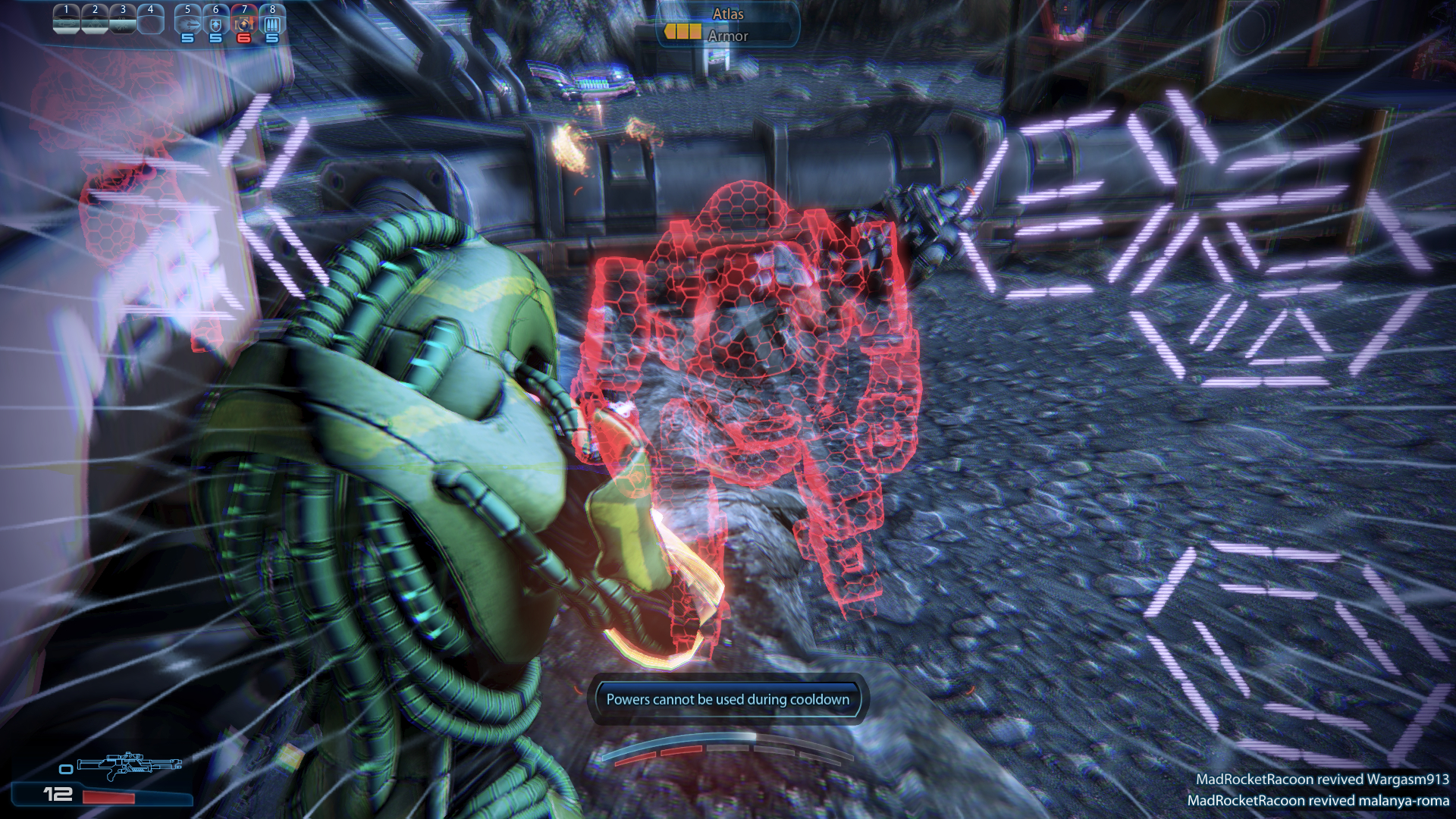Trigger the triangle-icon power in slot 2
The width and height of the screenshot is (1456, 819).
95,21
